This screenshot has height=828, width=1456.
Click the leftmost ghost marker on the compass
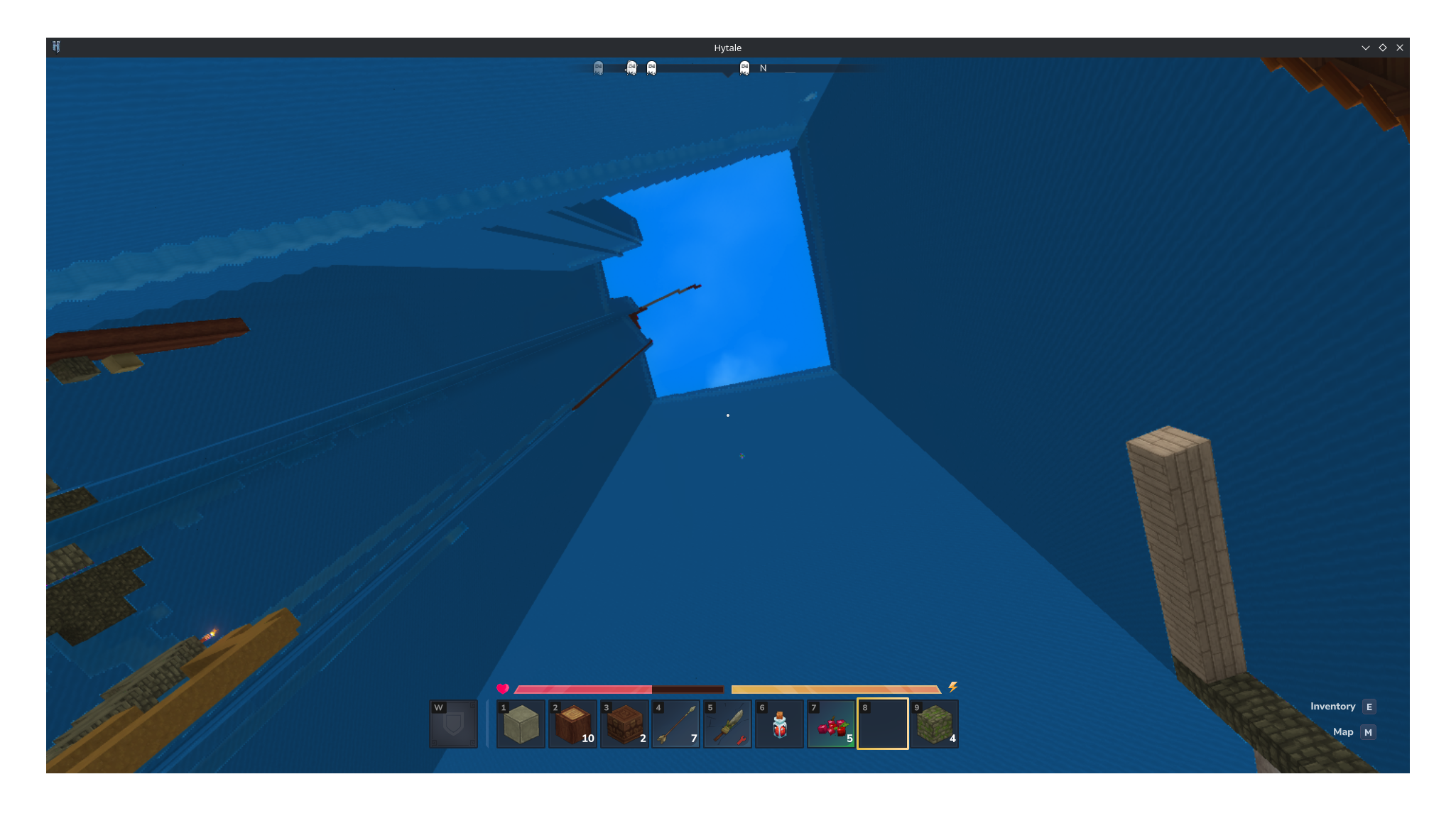[x=598, y=67]
